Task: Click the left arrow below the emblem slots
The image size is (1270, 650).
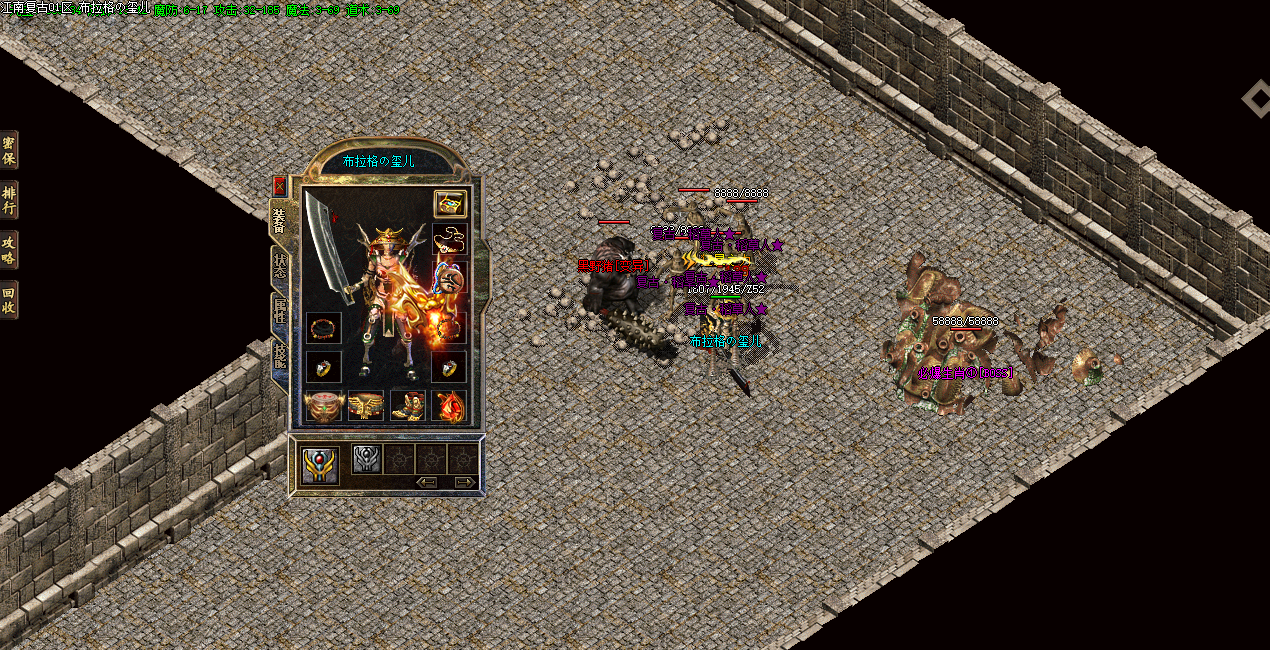Action: (428, 482)
